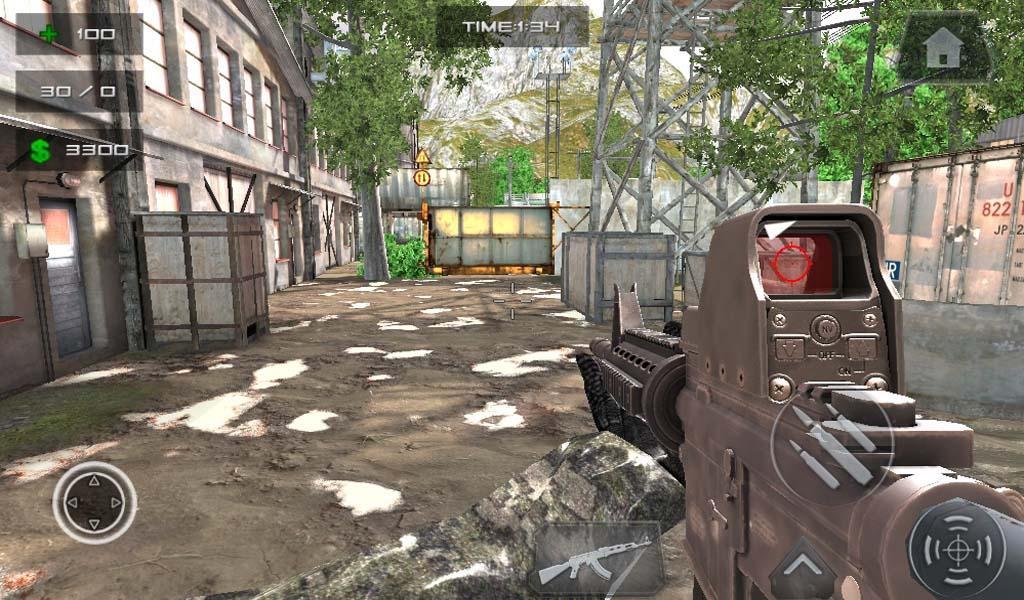Tap the home button
The height and width of the screenshot is (600, 1024).
[x=944, y=48]
